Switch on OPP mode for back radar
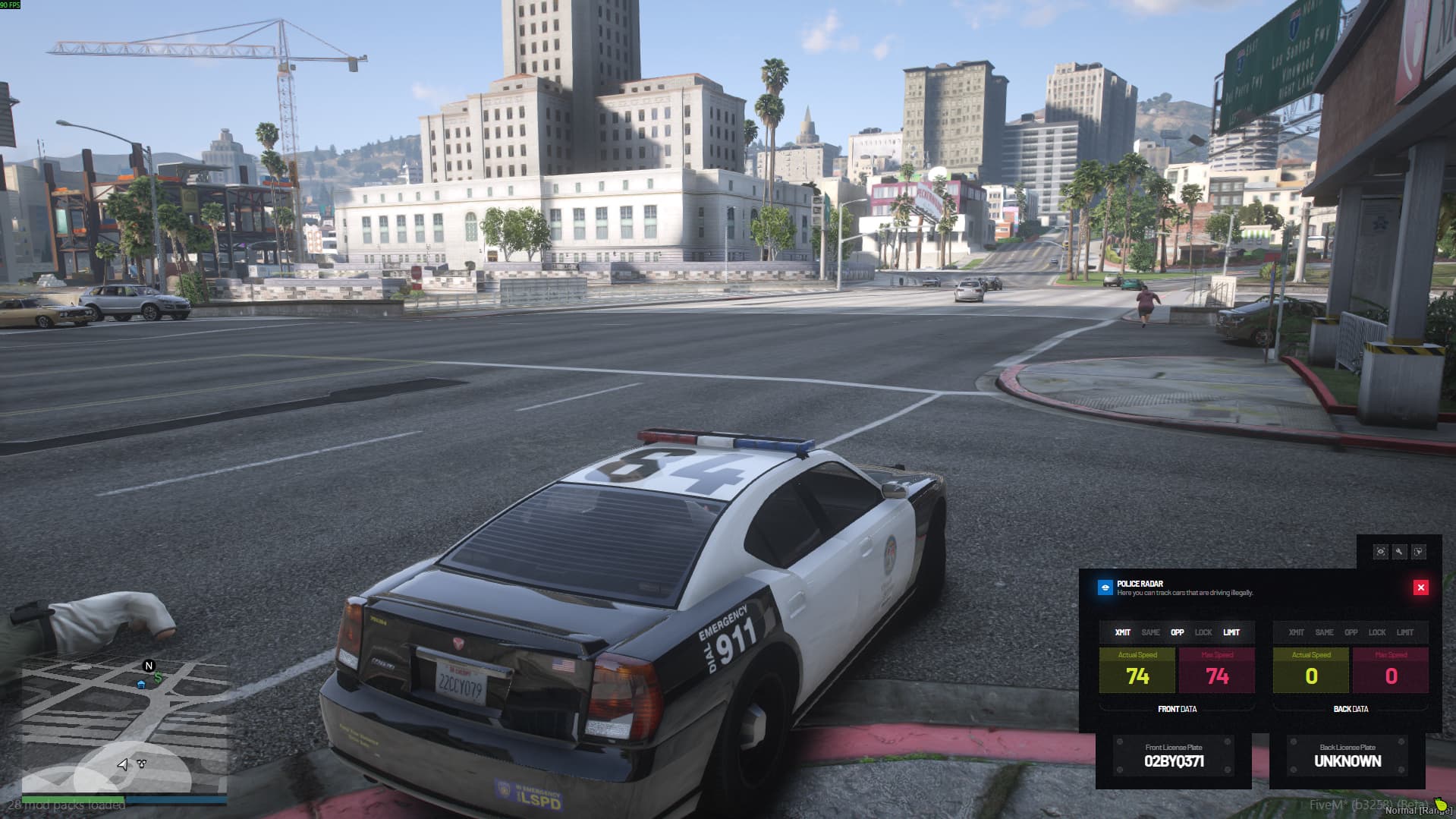 click(x=1351, y=632)
